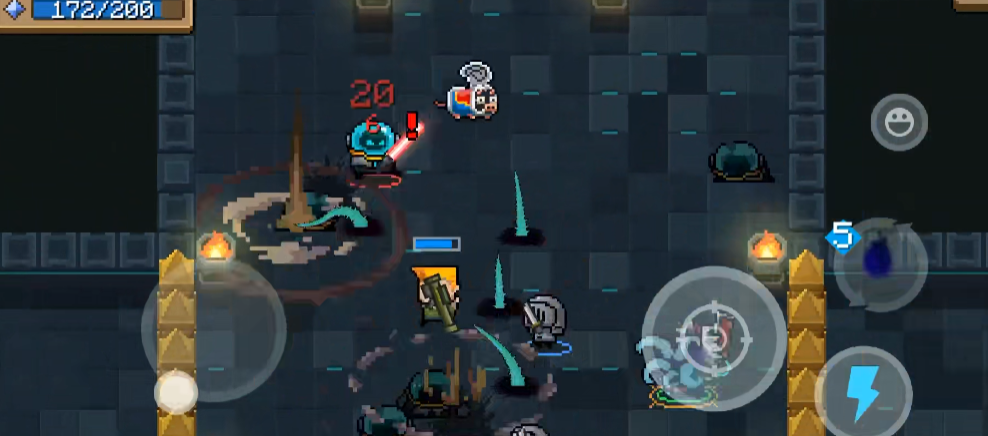Activate the lightning bolt skill button
The height and width of the screenshot is (436, 988).
[x=862, y=391]
